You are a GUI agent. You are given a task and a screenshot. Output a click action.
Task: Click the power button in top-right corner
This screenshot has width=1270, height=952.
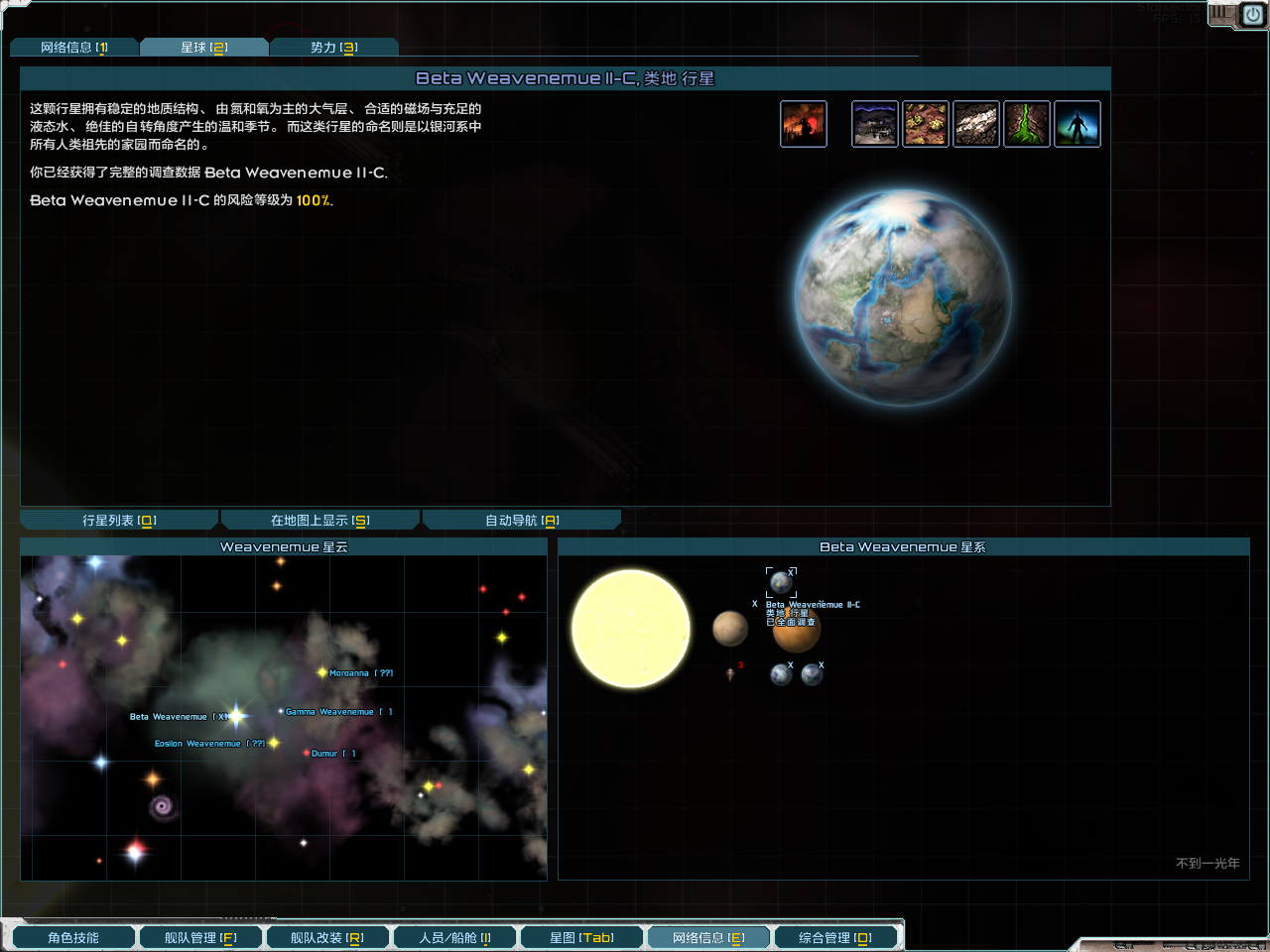point(1251,15)
